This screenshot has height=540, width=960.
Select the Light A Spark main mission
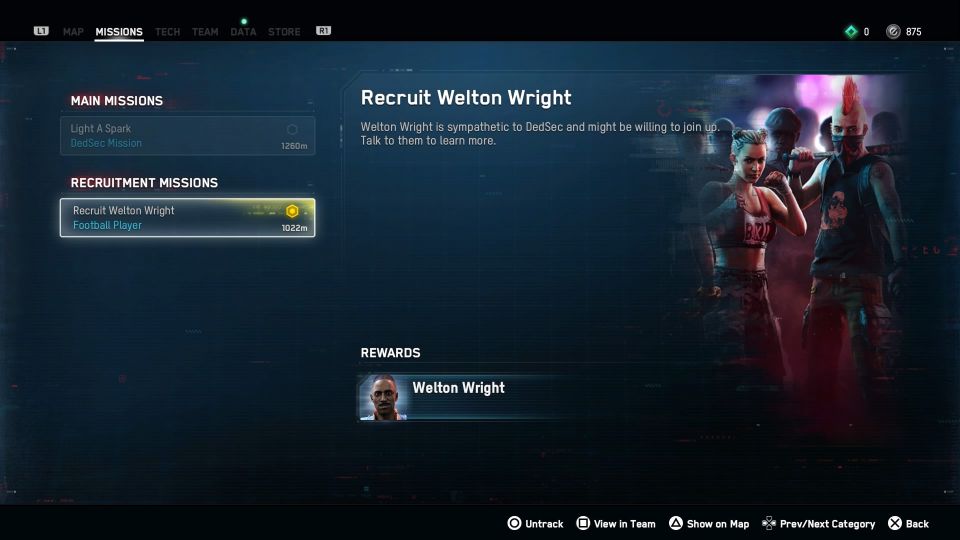click(188, 136)
